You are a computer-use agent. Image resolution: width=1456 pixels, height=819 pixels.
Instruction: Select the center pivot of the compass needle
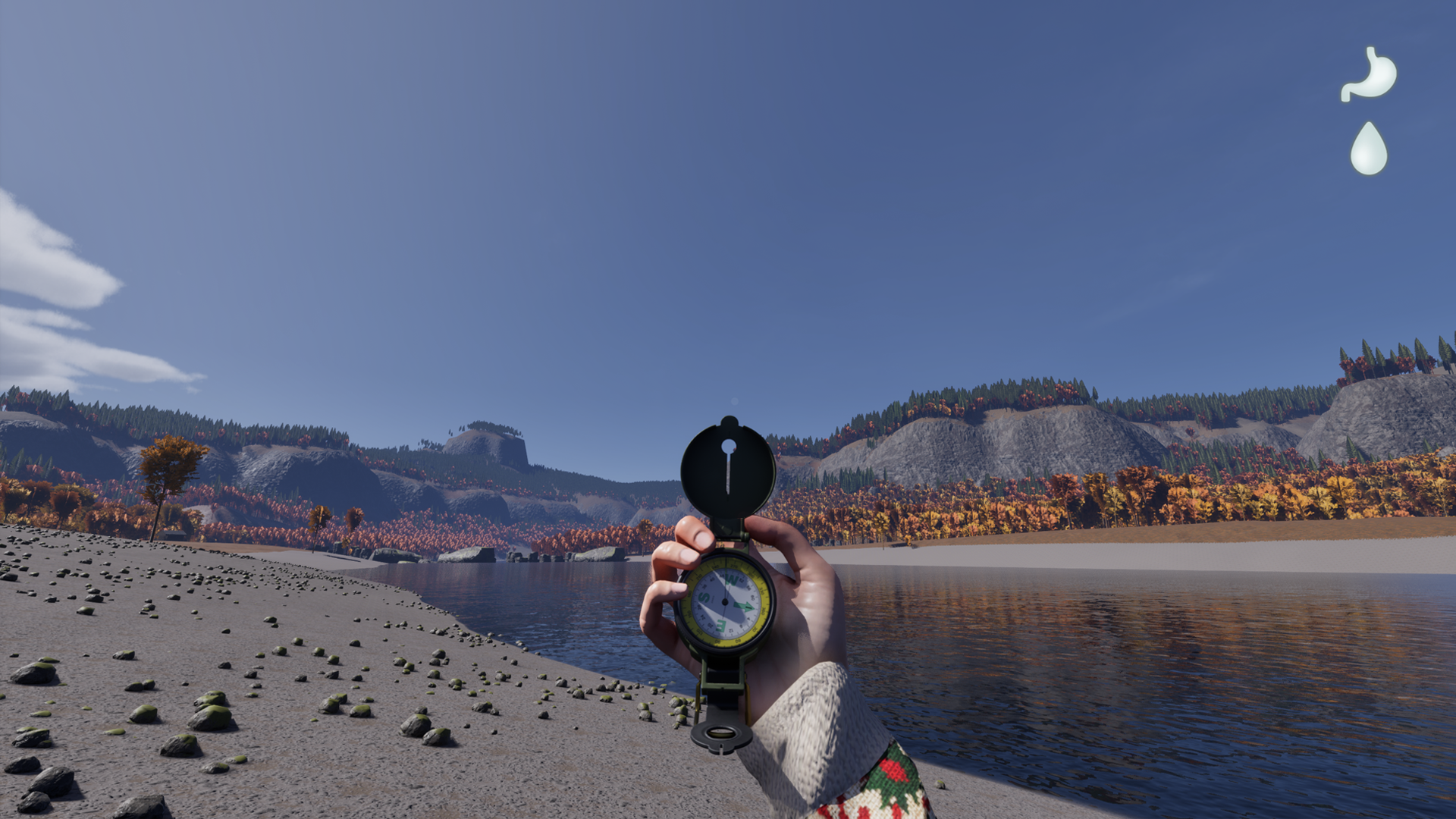(x=725, y=601)
